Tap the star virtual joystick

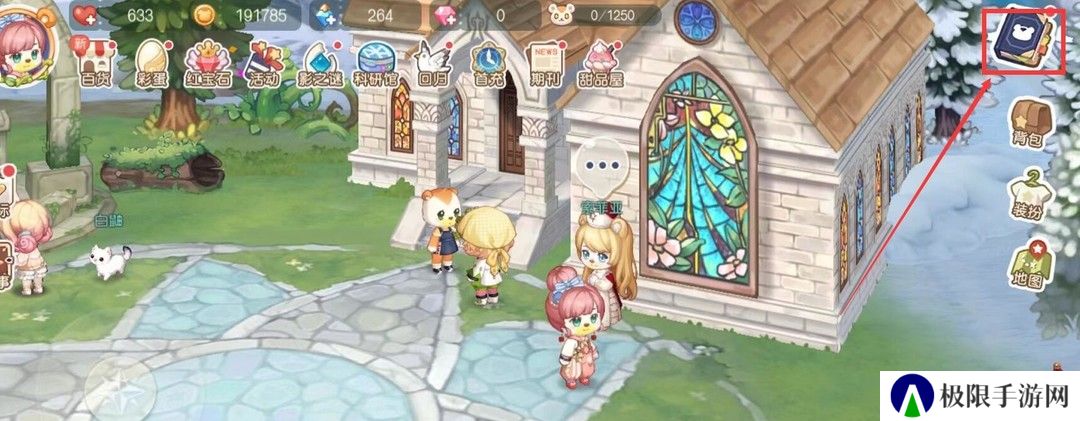[x=120, y=388]
